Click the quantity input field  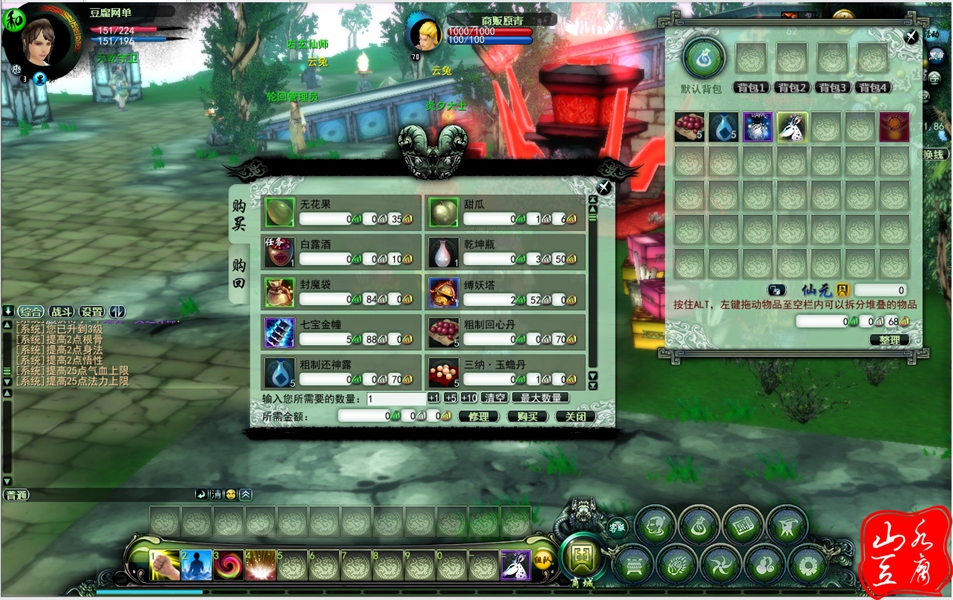pyautogui.click(x=396, y=398)
